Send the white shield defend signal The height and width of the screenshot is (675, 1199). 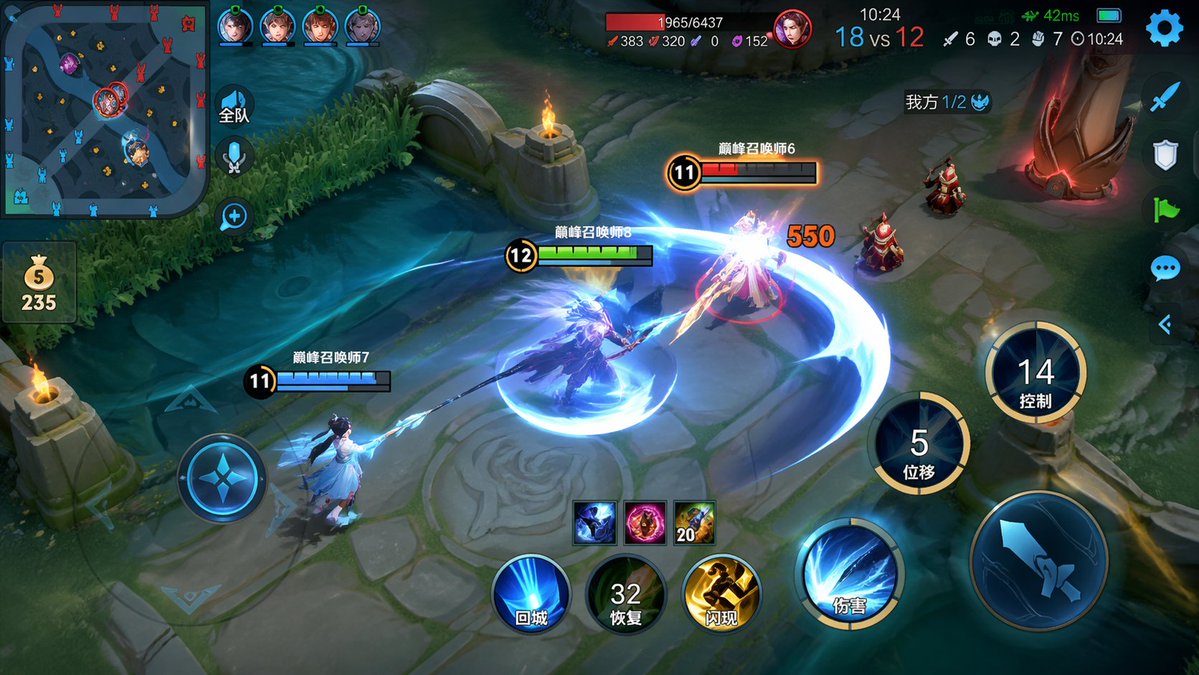[1165, 154]
